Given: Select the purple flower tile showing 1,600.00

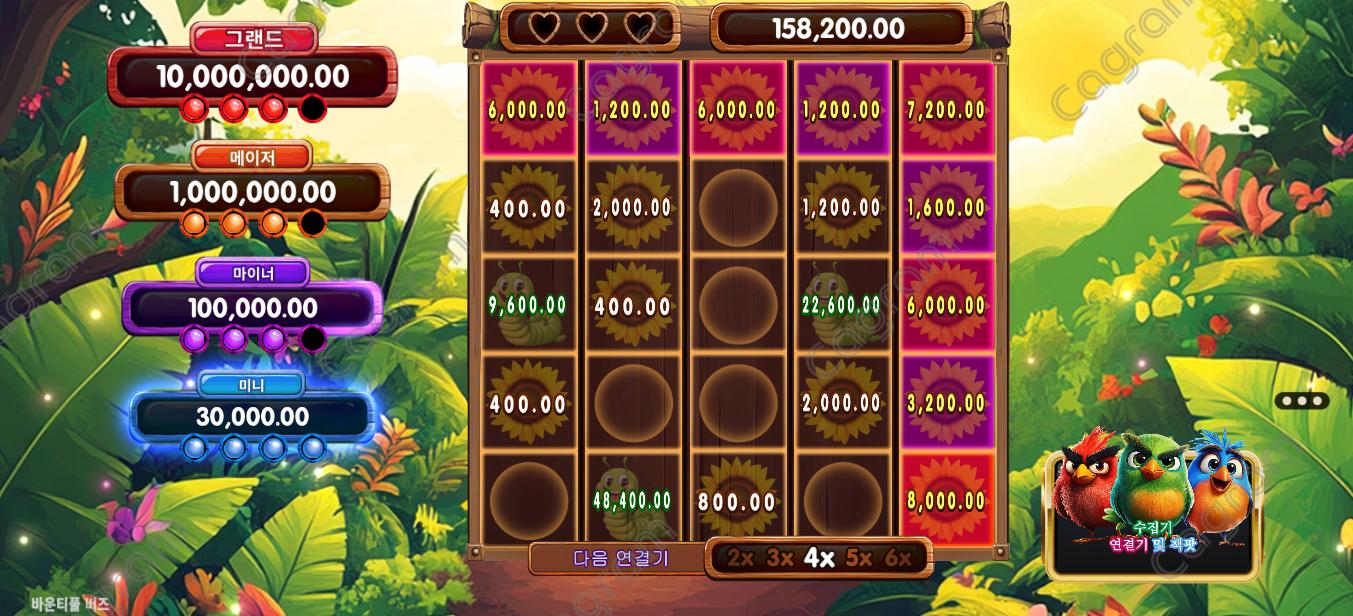Looking at the screenshot, I should [946, 207].
